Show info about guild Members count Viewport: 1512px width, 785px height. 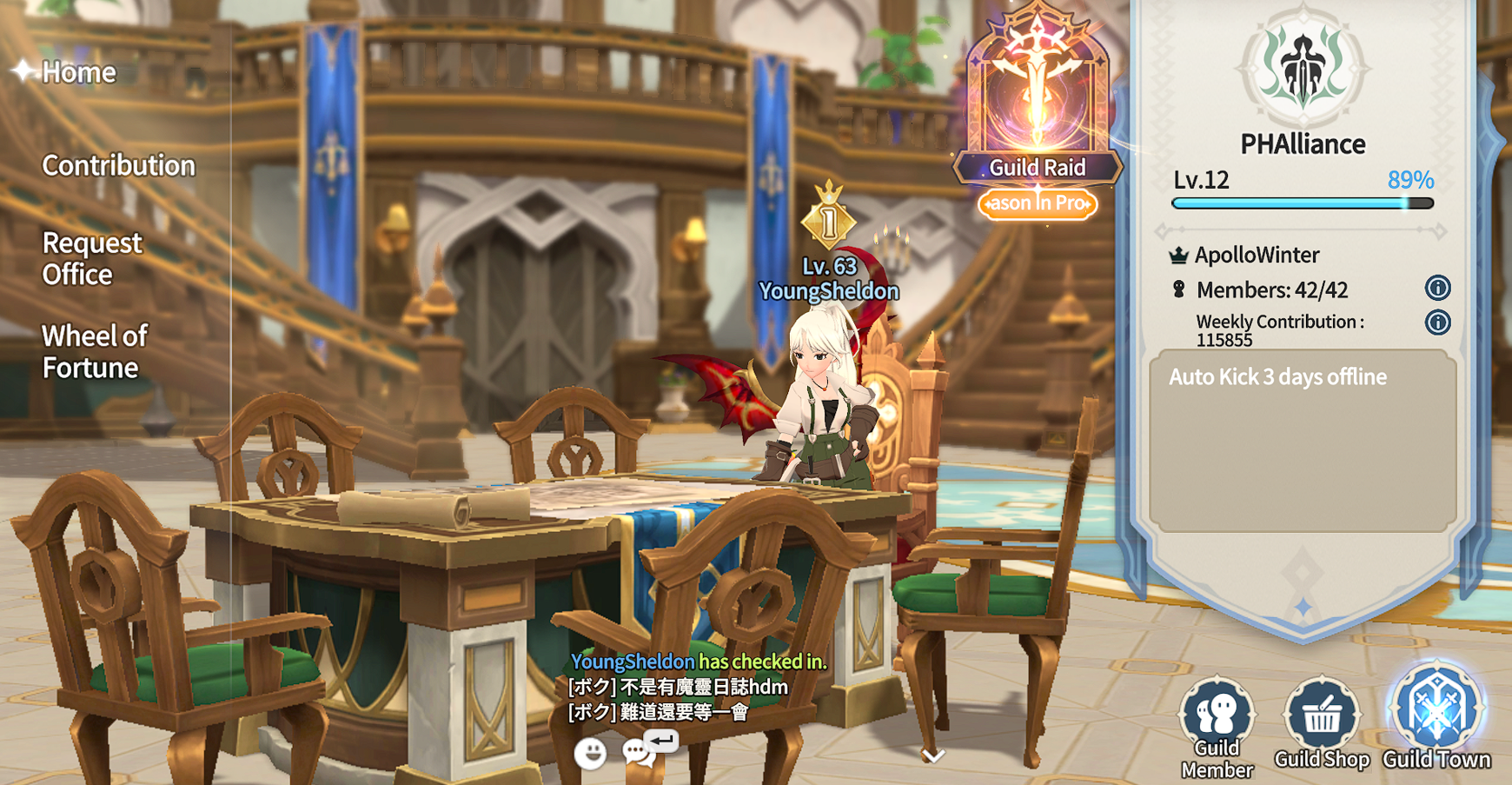[1437, 288]
